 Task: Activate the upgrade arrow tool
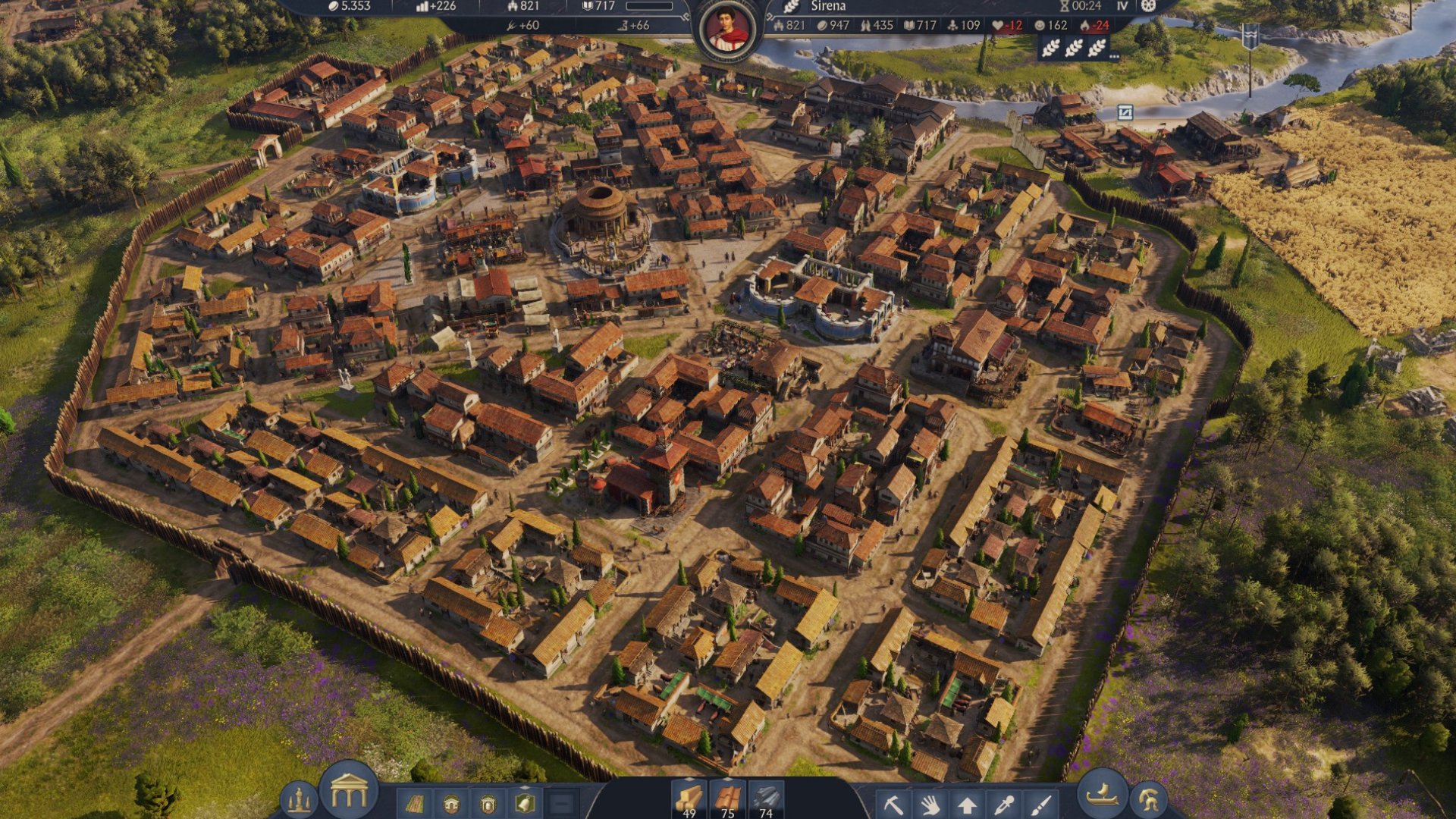tap(967, 804)
